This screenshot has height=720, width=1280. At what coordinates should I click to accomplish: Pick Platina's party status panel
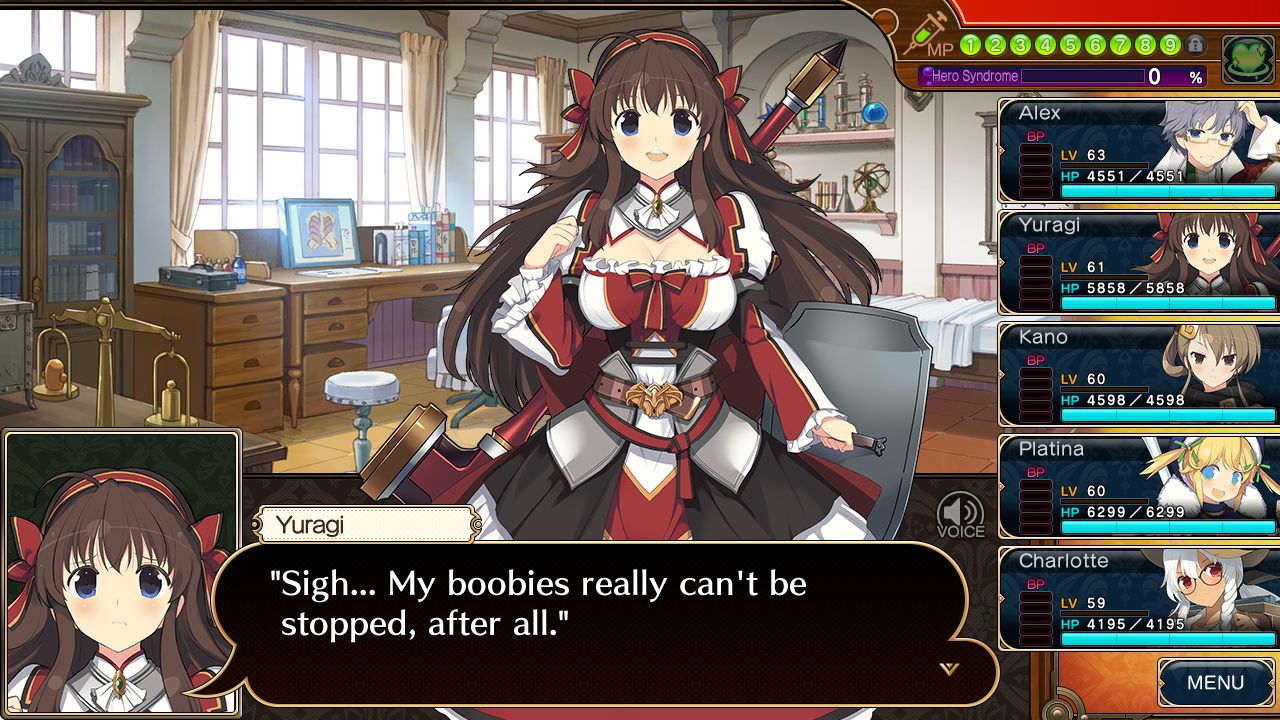tap(1139, 487)
